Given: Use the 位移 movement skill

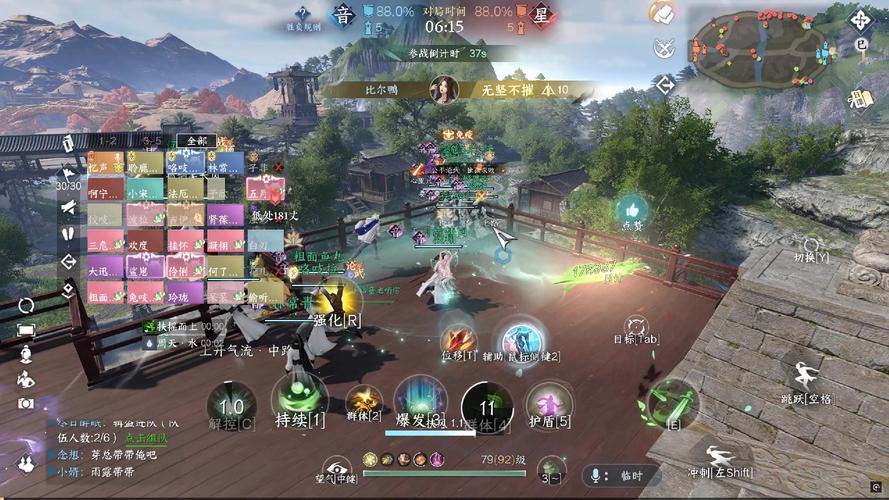Looking at the screenshot, I should point(459,339).
